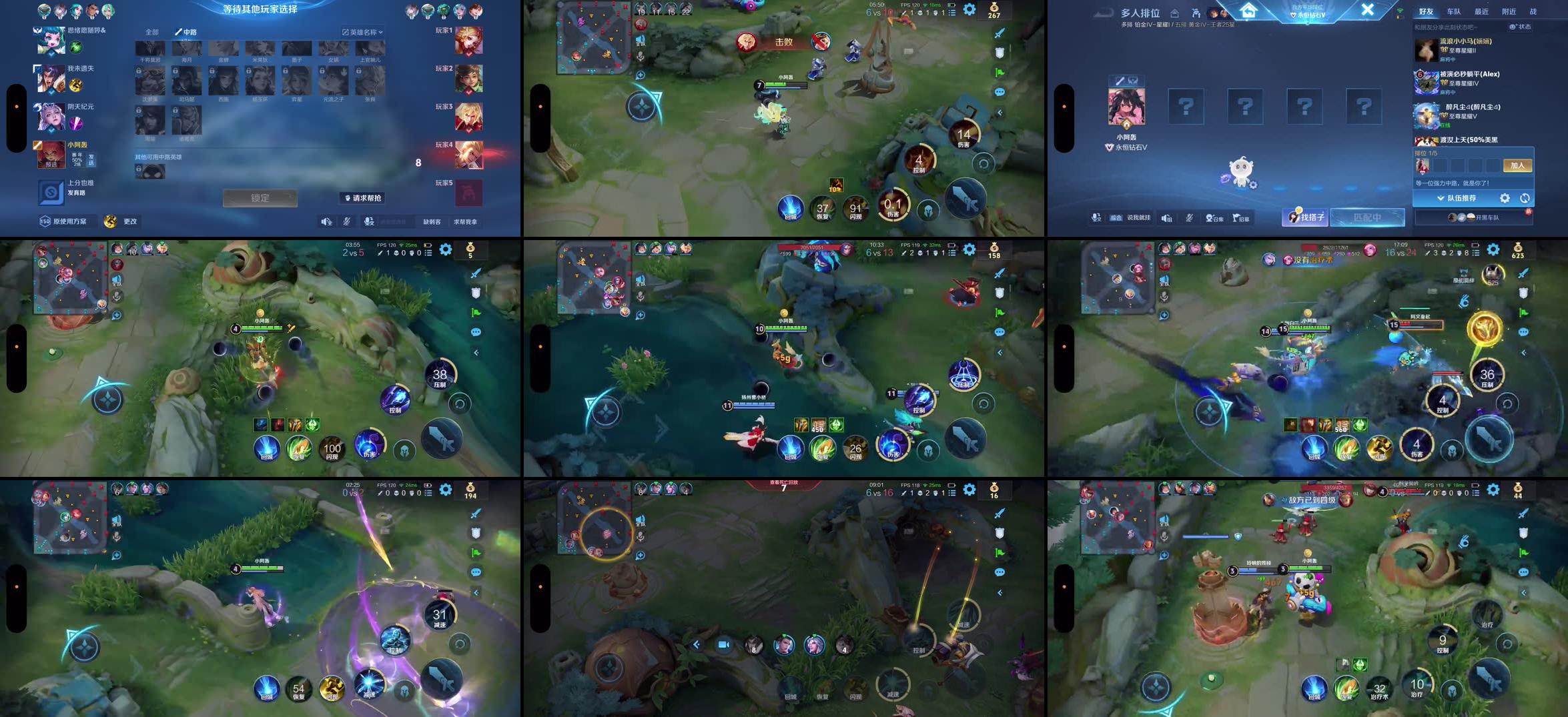
Task: Tap the 招募 recruit icon
Action: [1240, 217]
